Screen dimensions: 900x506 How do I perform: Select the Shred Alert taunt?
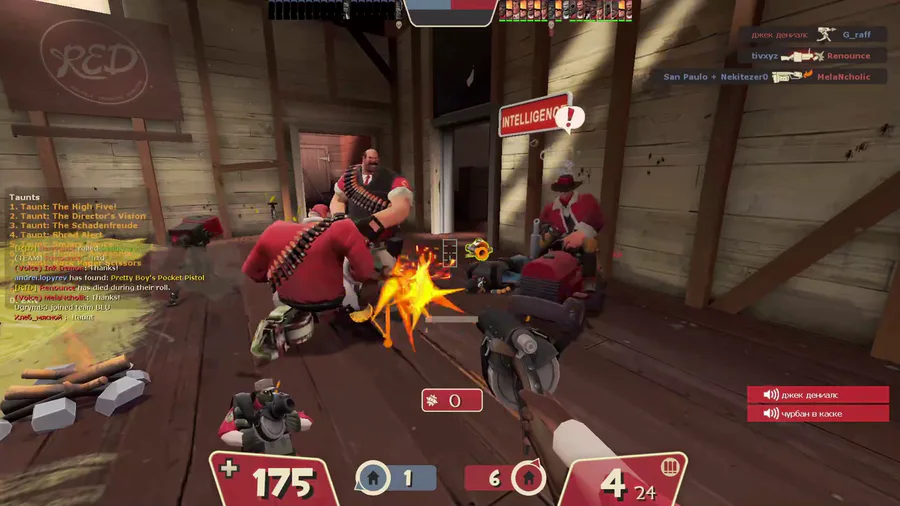coord(60,235)
